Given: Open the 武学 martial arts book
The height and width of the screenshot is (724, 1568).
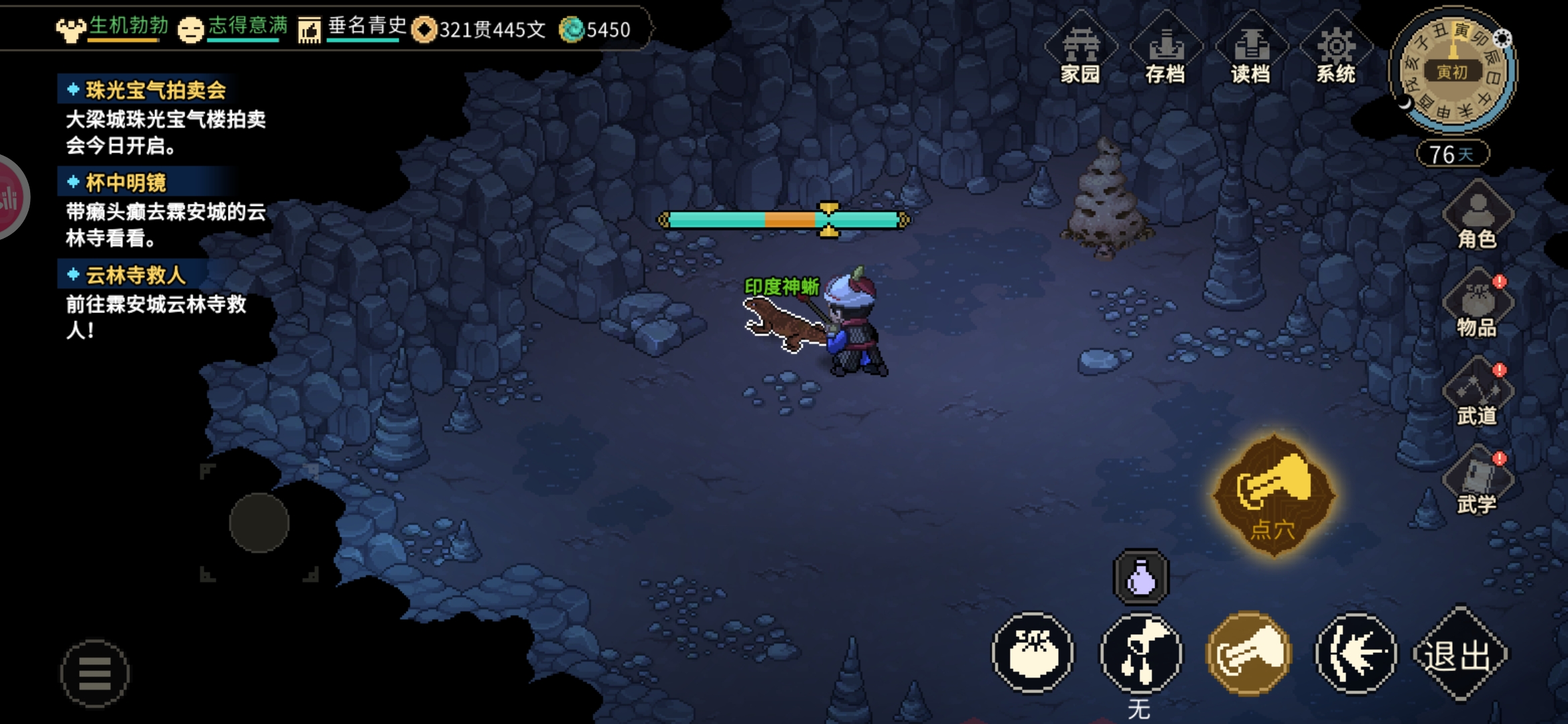Looking at the screenshot, I should (1477, 484).
